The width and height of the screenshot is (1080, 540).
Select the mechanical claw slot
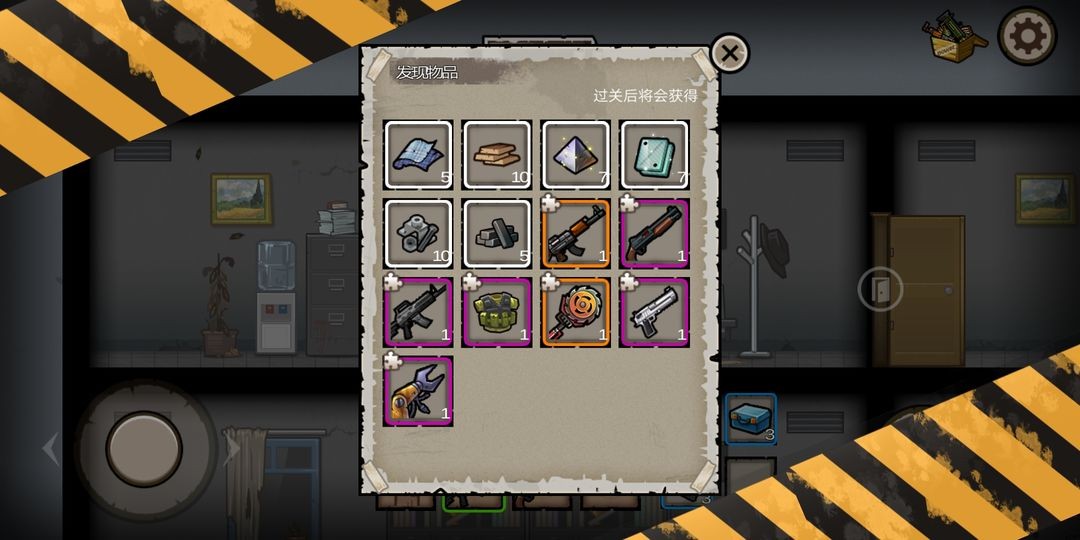[418, 391]
